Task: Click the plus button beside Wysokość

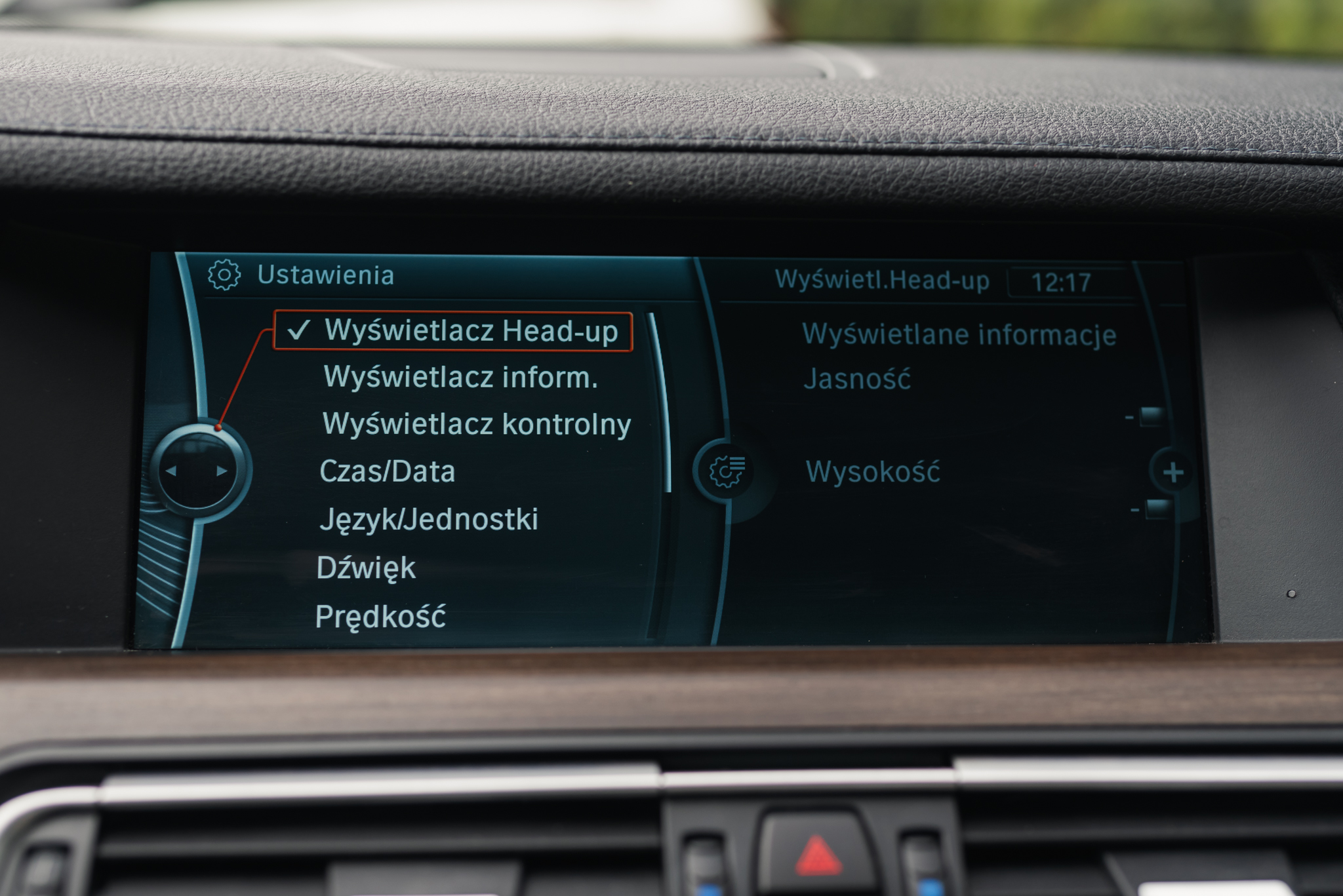Action: point(1173,472)
